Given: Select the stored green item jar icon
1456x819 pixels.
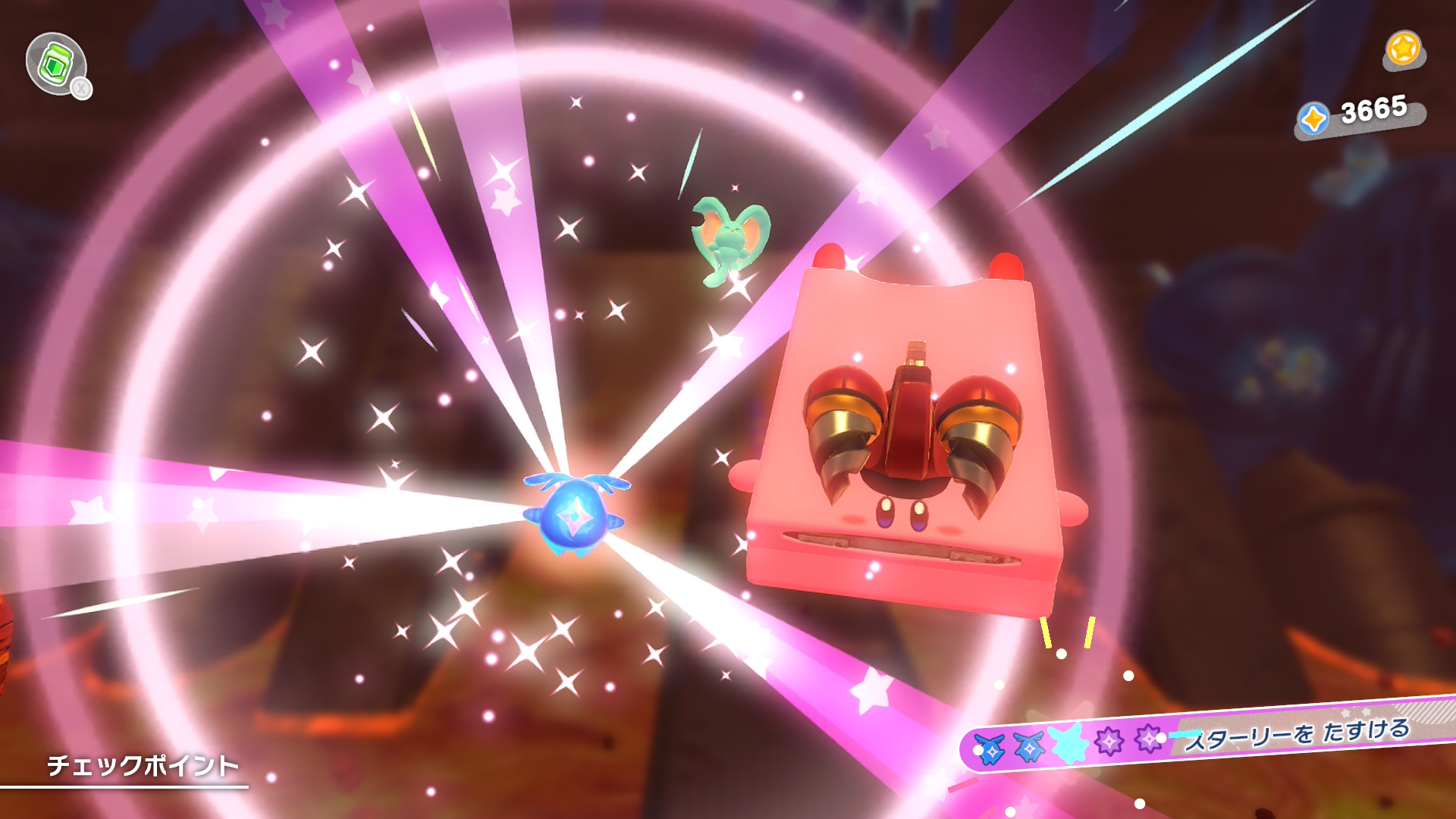Looking at the screenshot, I should point(56,64).
